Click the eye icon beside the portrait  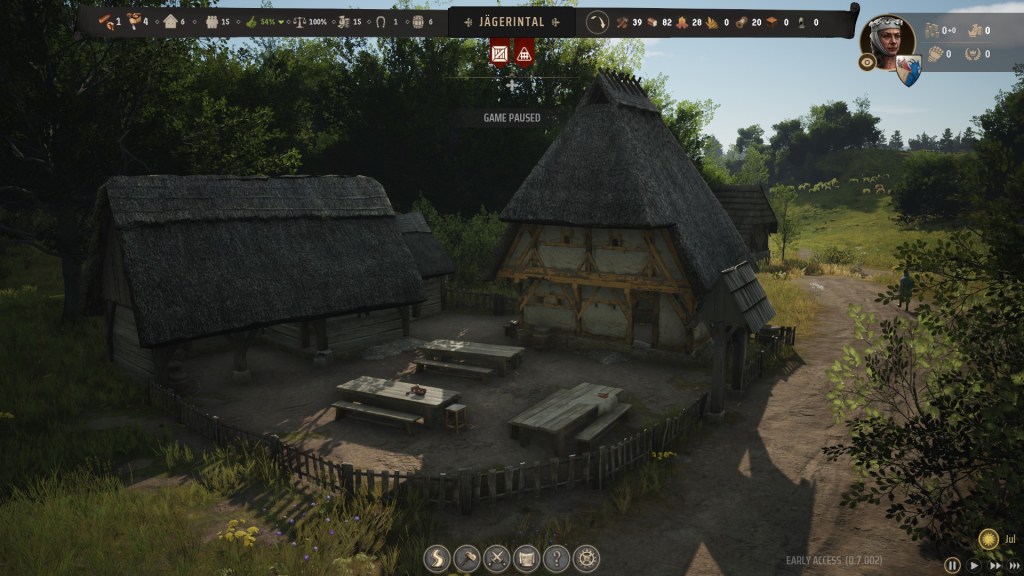pos(867,62)
